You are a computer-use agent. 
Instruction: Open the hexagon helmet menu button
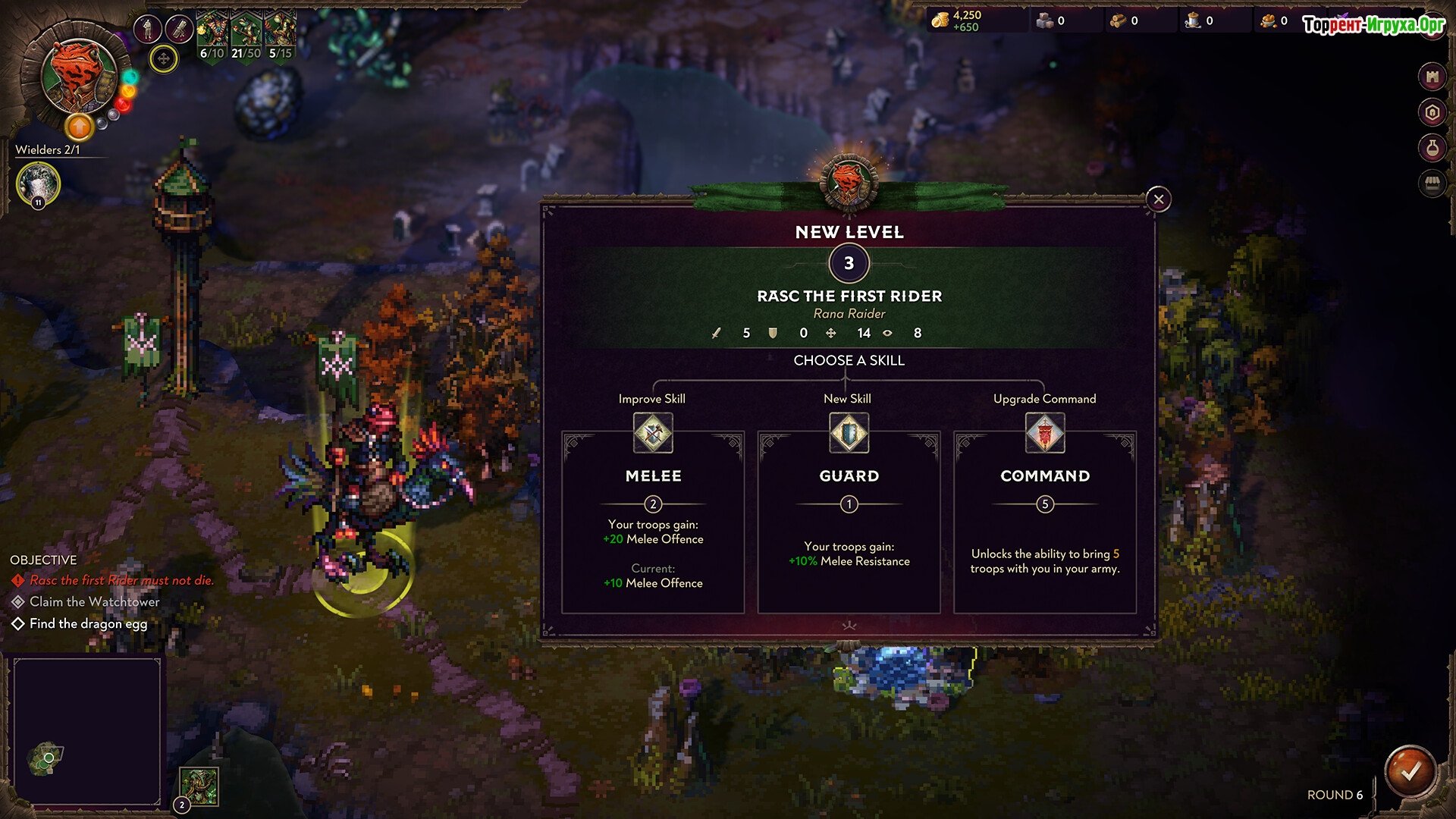click(x=1432, y=113)
